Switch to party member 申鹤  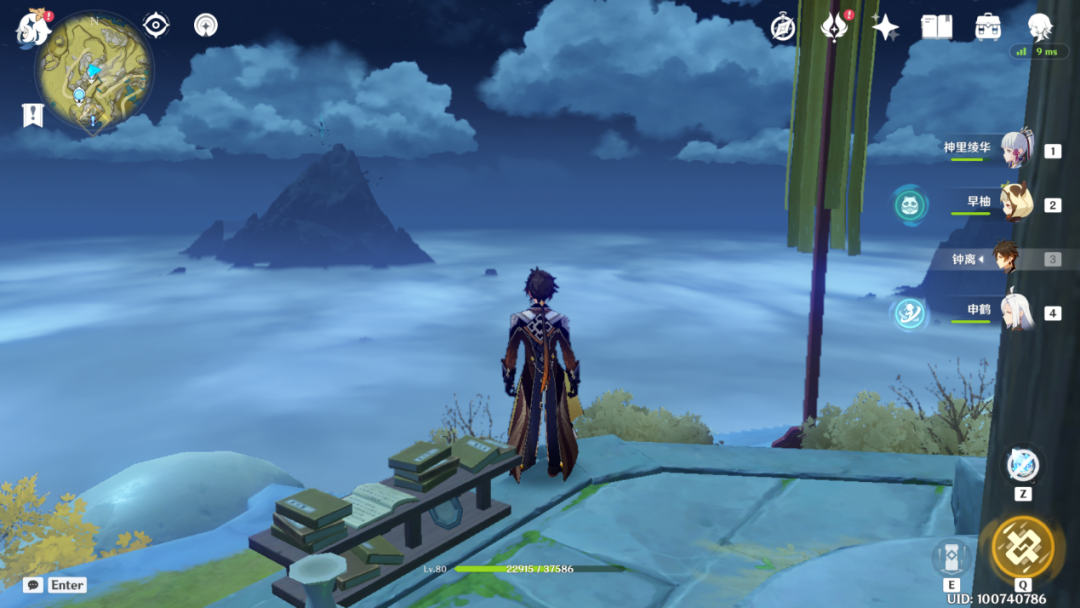tap(1015, 312)
